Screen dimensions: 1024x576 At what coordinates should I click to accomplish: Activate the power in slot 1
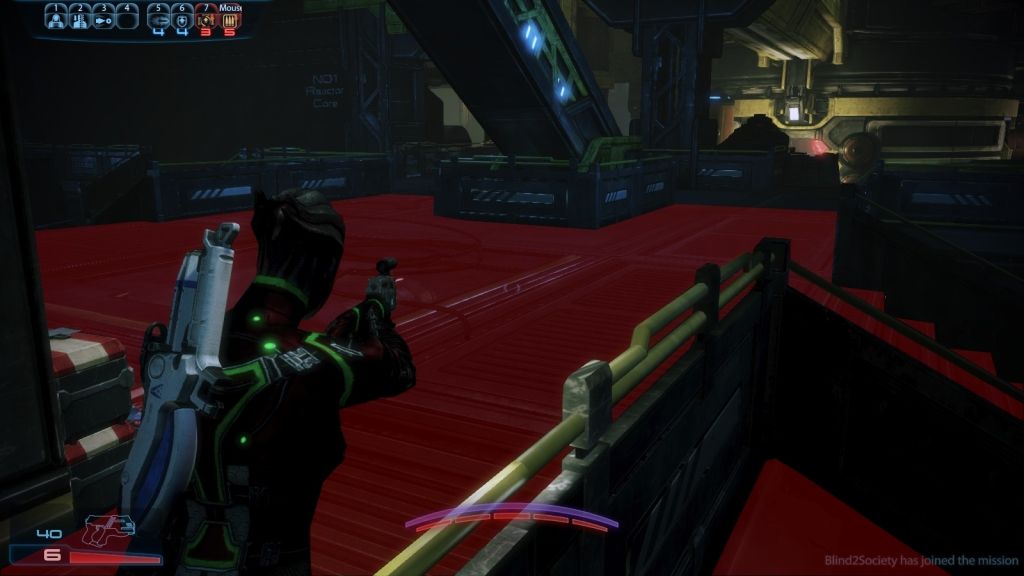[56, 18]
